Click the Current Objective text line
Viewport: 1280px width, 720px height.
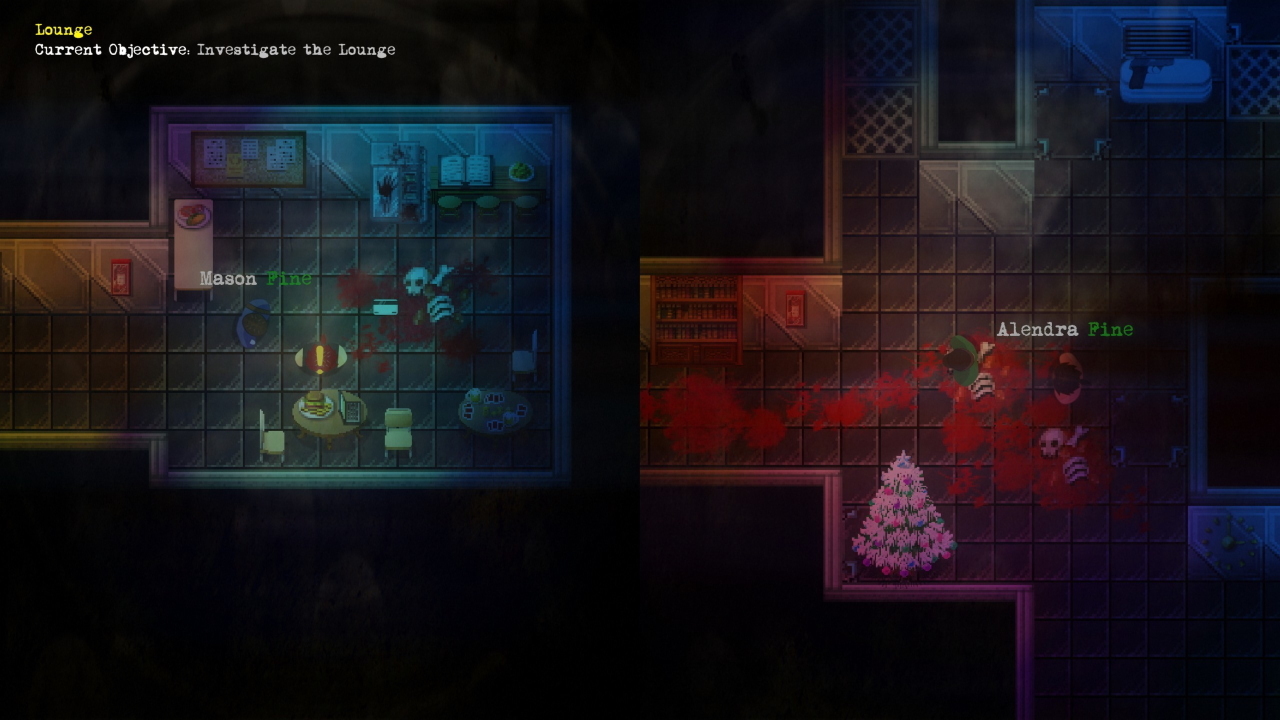tap(216, 49)
